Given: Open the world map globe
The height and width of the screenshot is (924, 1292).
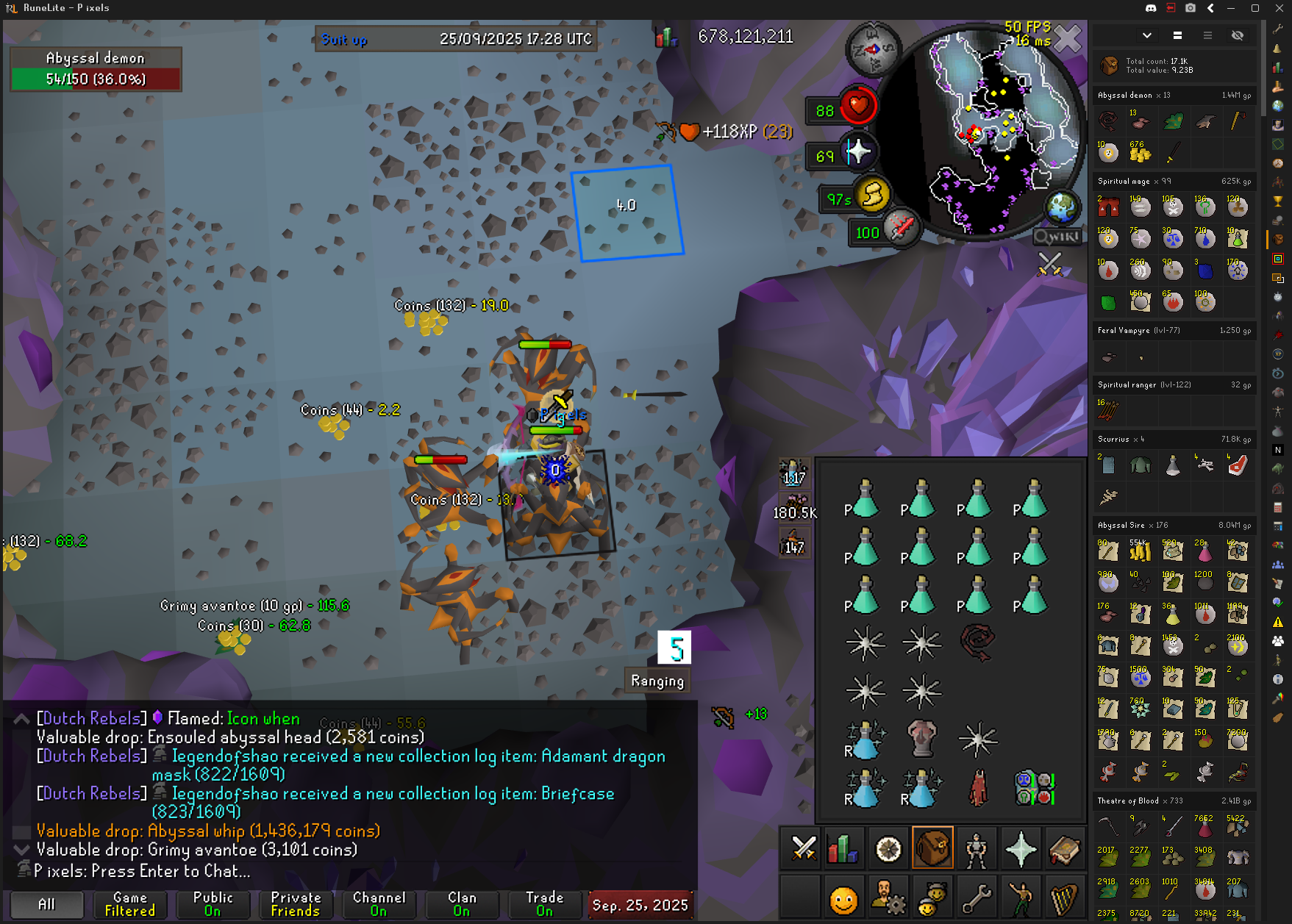Looking at the screenshot, I should (1061, 209).
